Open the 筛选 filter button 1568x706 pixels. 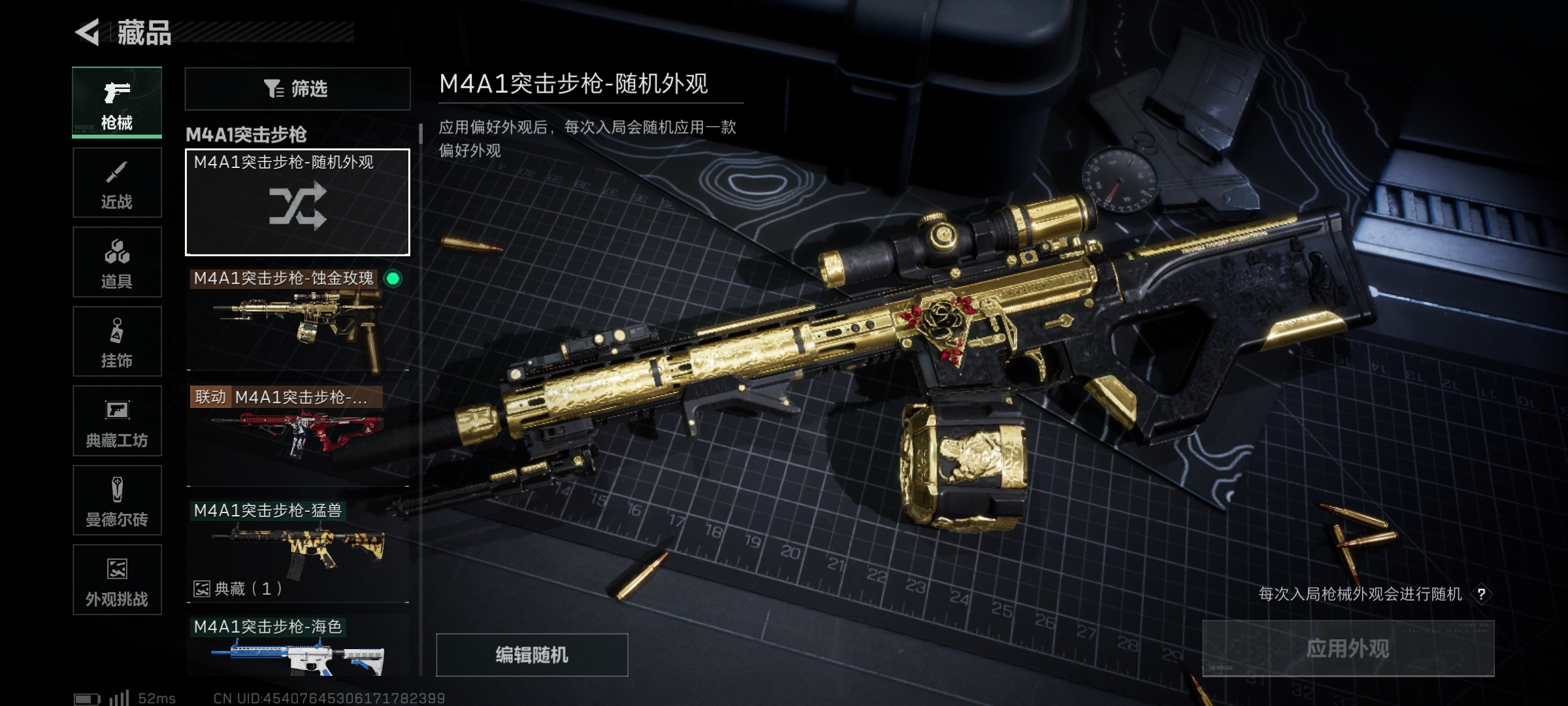[297, 88]
